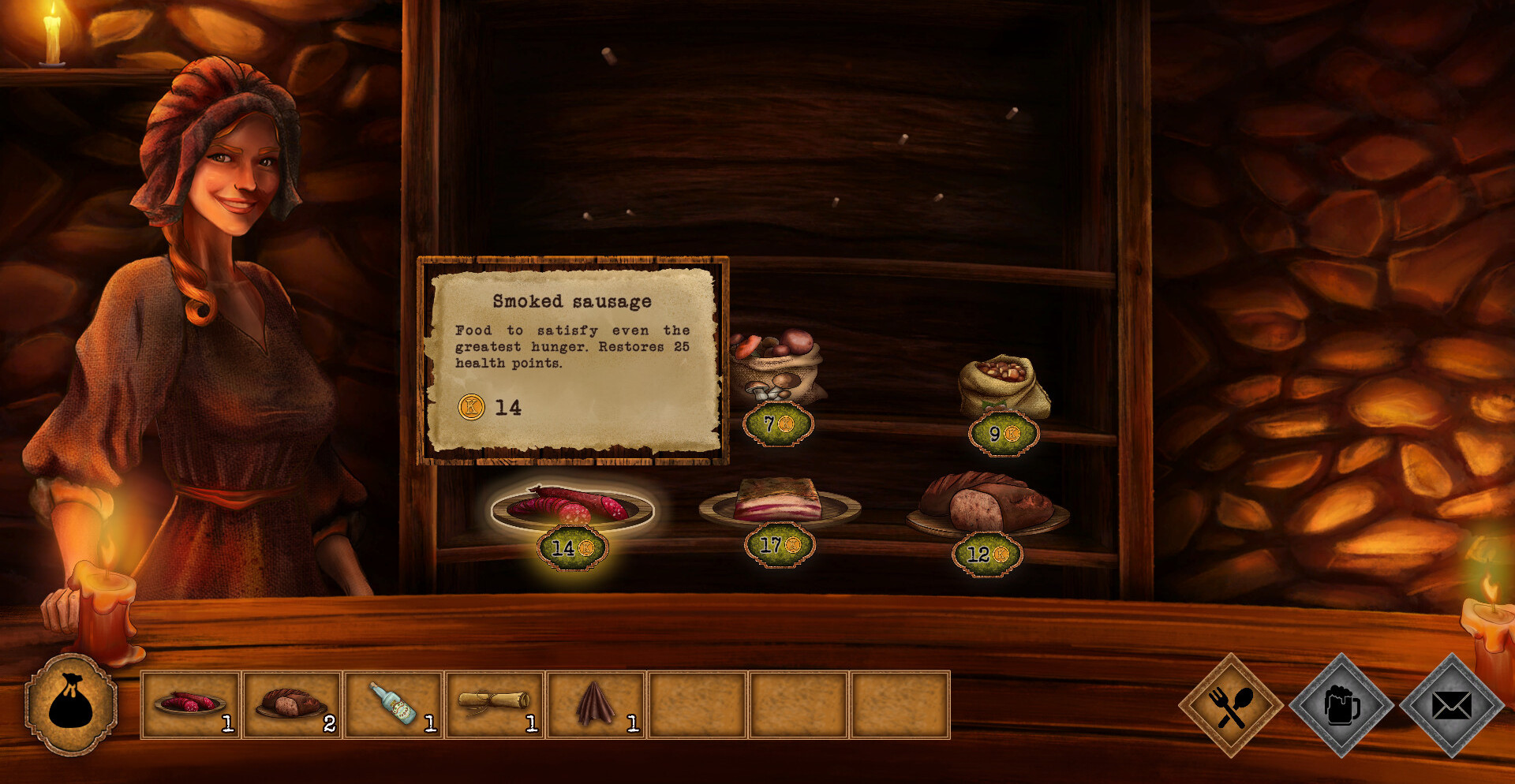
Task: Select the dark cloth inventory slot
Action: pos(596,704)
